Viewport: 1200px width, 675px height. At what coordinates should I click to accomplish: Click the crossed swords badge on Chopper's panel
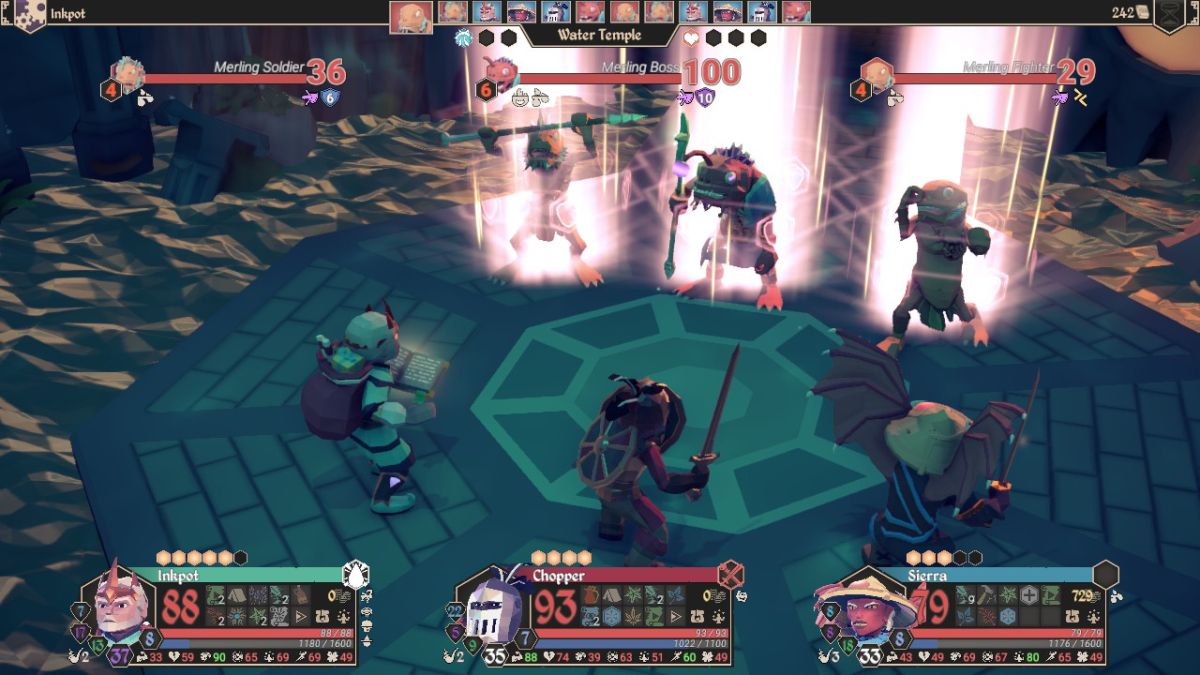(731, 575)
